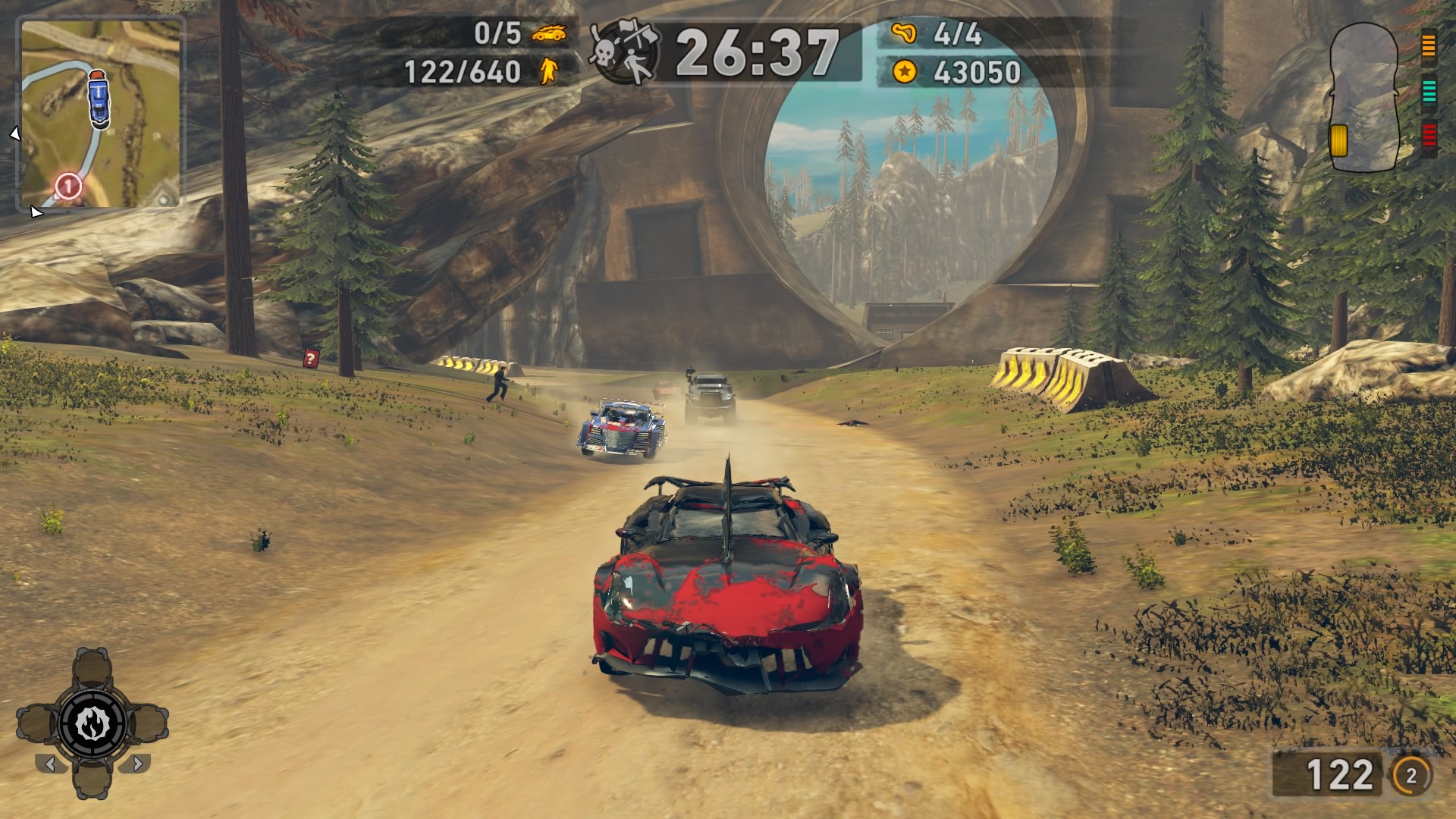Select the red checkpoint 1 marker on minimap
The height and width of the screenshot is (819, 1456).
pos(68,185)
